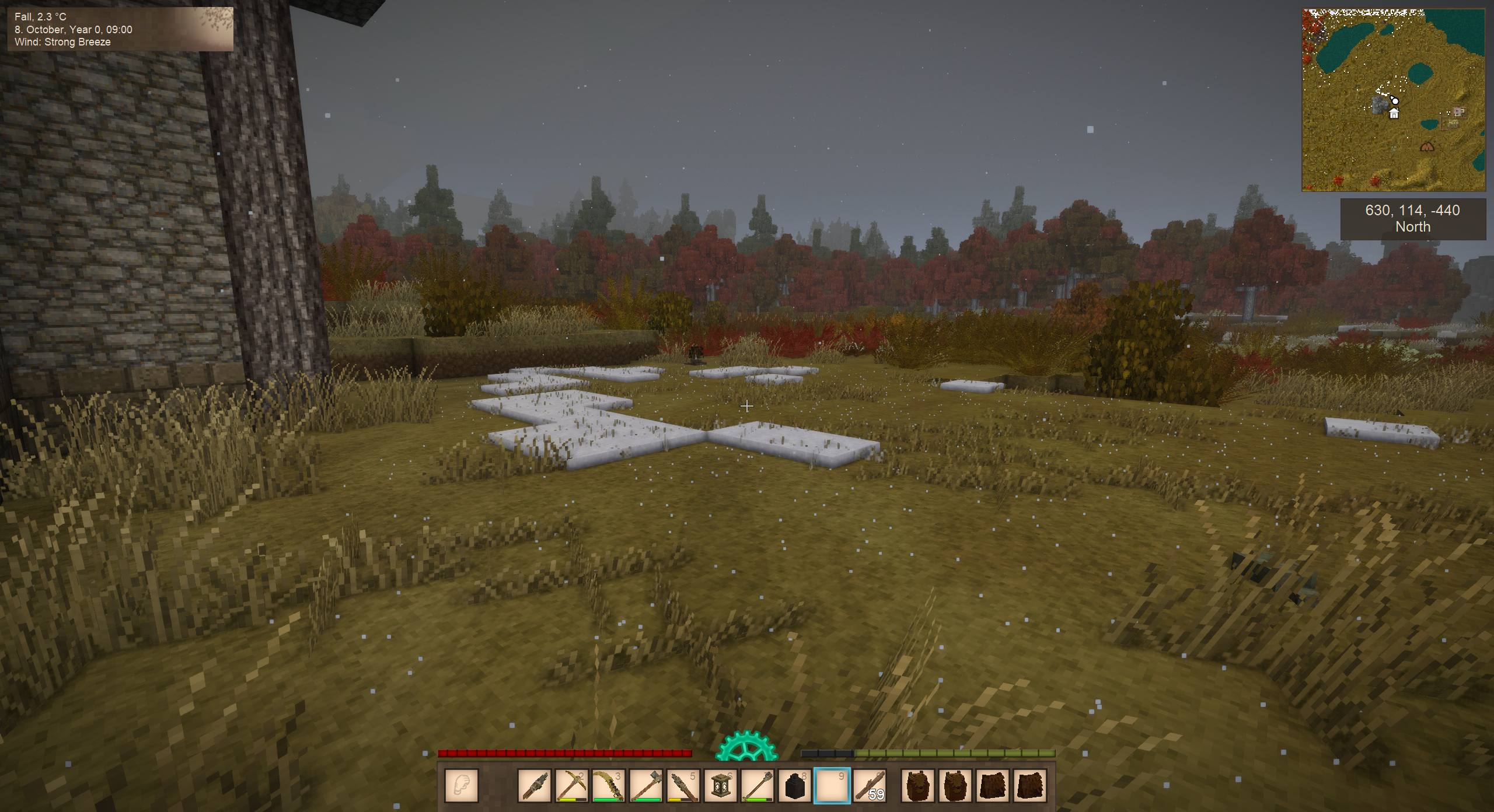1494x812 pixels.
Task: Click the empty highlighted hotbar slot 9
Action: tap(832, 785)
